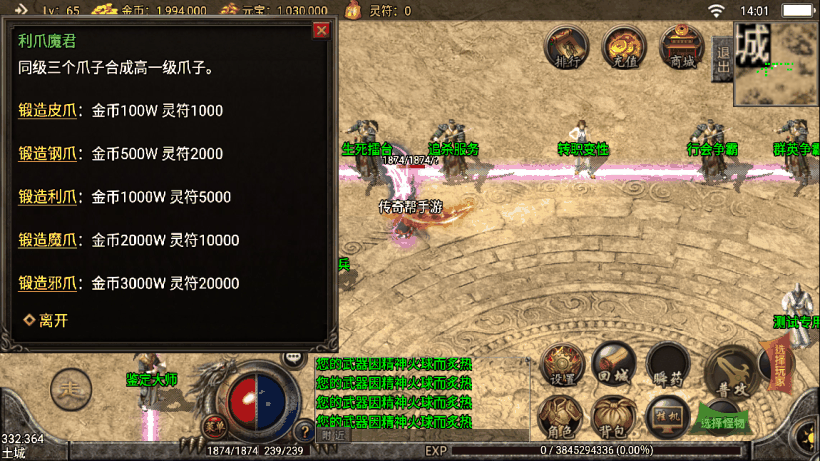820x461 pixels.
Task: Select the 锻造邪爪 forging option
Action: click(48, 283)
